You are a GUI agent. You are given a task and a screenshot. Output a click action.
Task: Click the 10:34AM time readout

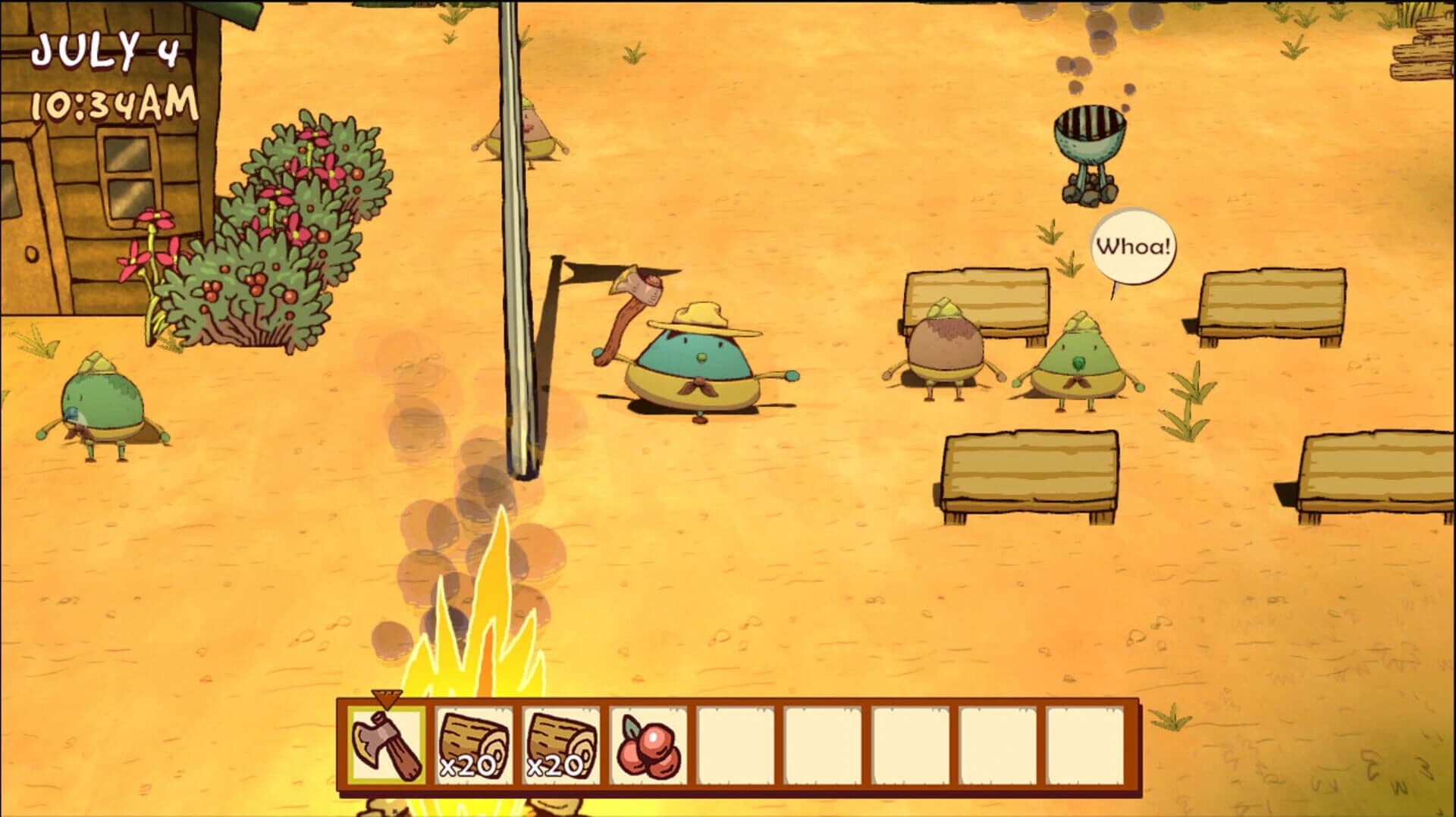tap(114, 102)
